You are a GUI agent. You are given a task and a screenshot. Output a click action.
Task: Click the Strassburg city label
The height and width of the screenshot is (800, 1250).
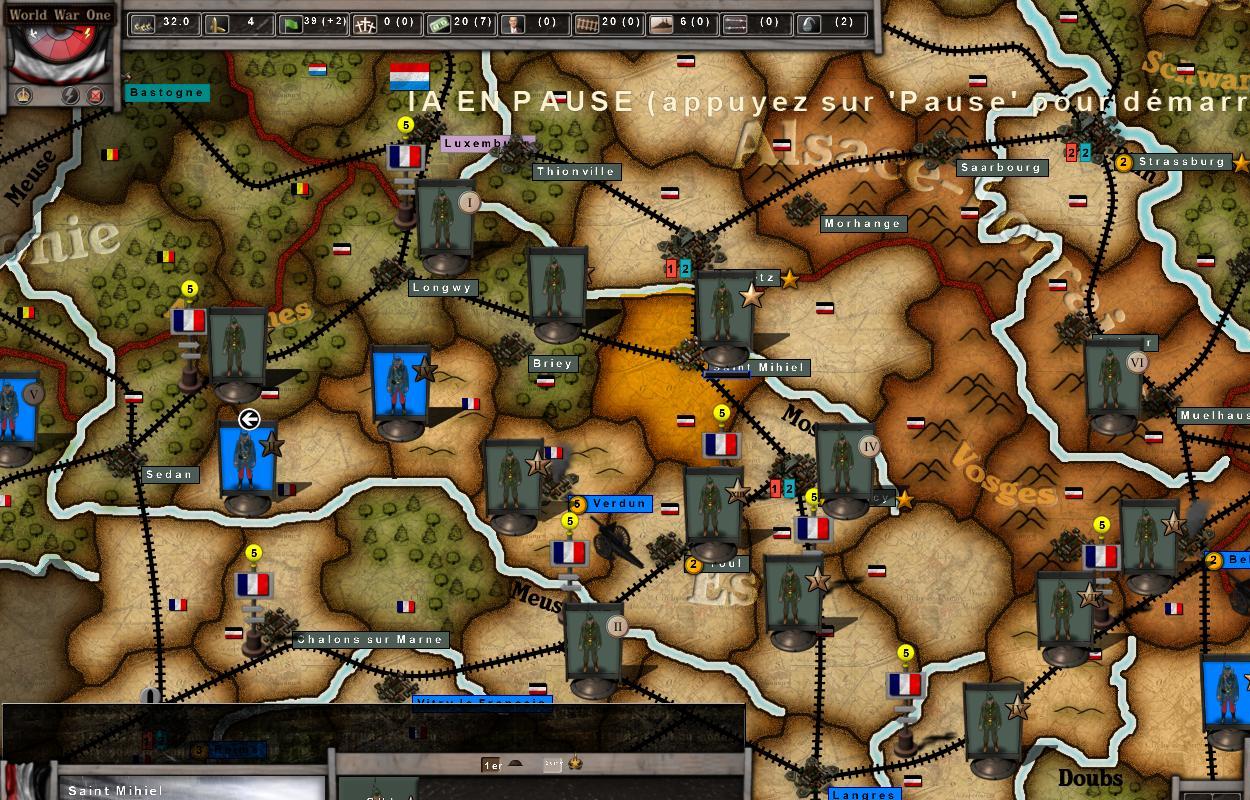click(1181, 162)
